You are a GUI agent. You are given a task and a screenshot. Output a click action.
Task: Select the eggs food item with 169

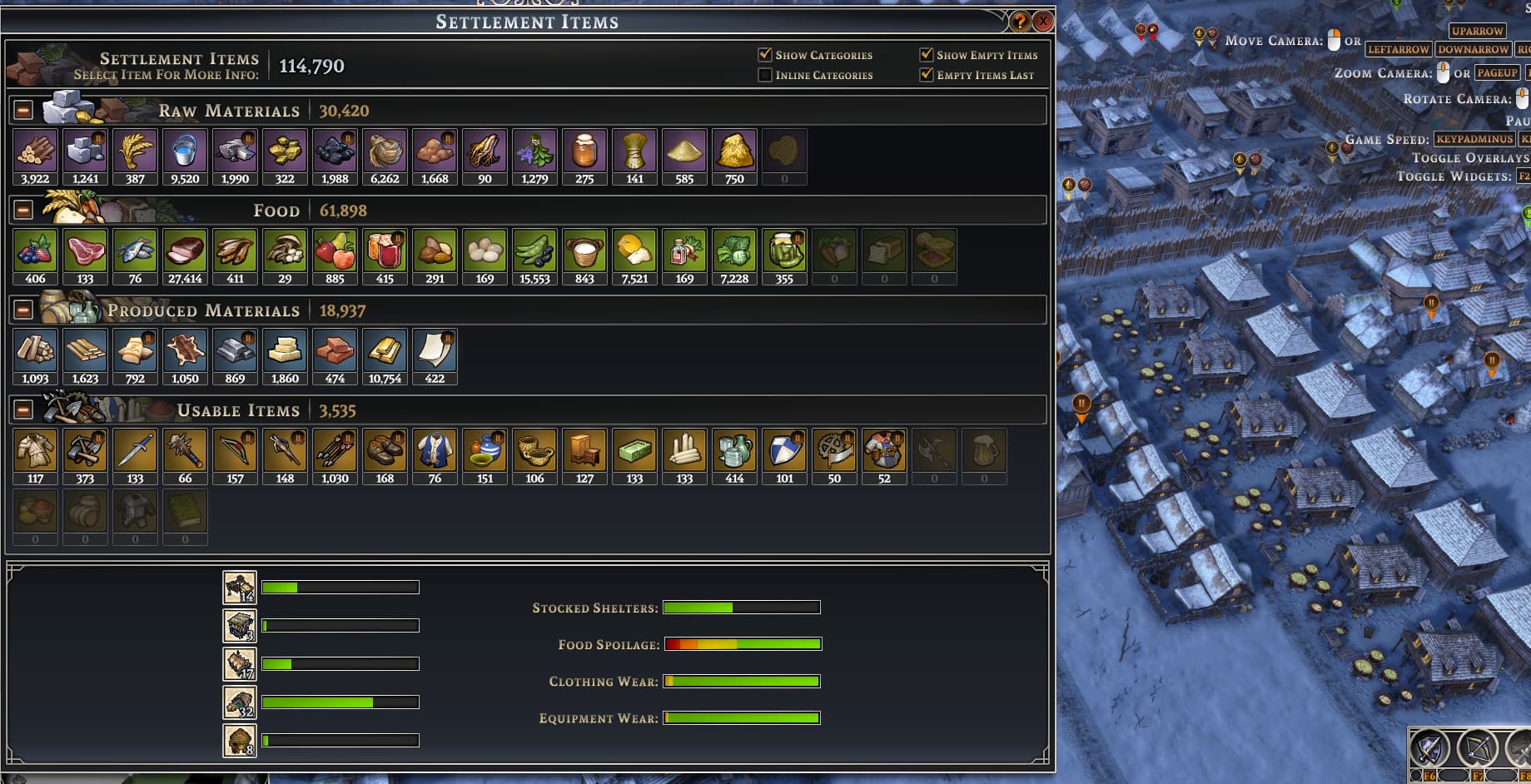[485, 251]
